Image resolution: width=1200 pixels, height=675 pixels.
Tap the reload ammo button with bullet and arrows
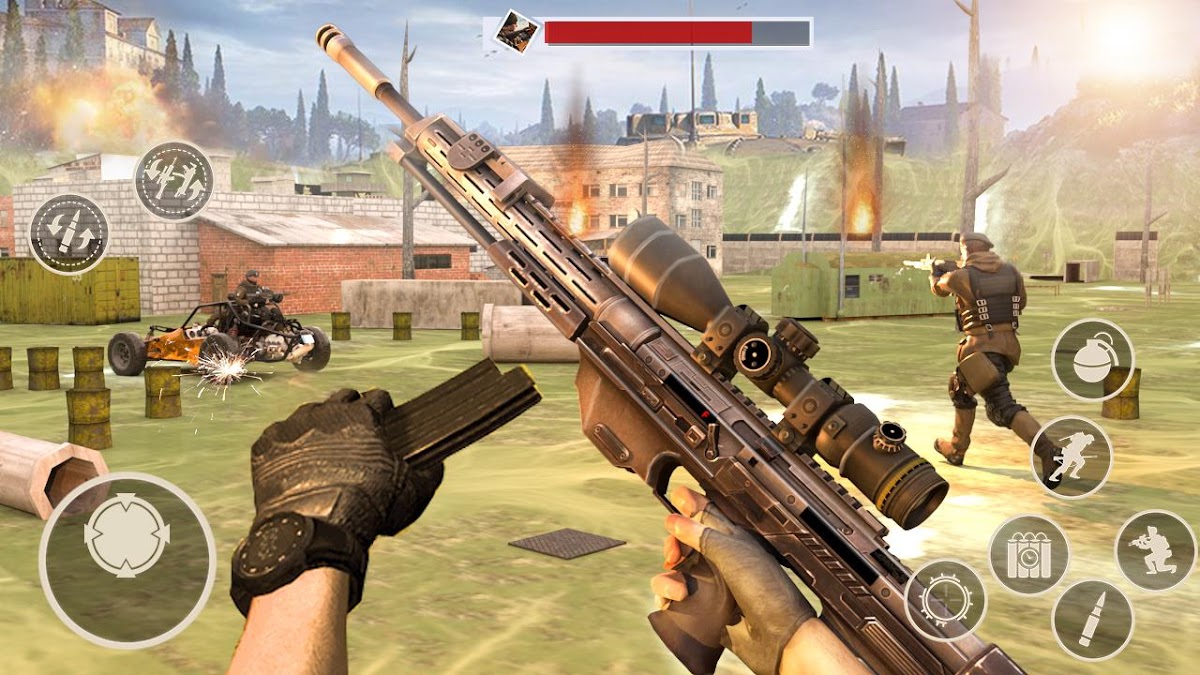(69, 234)
